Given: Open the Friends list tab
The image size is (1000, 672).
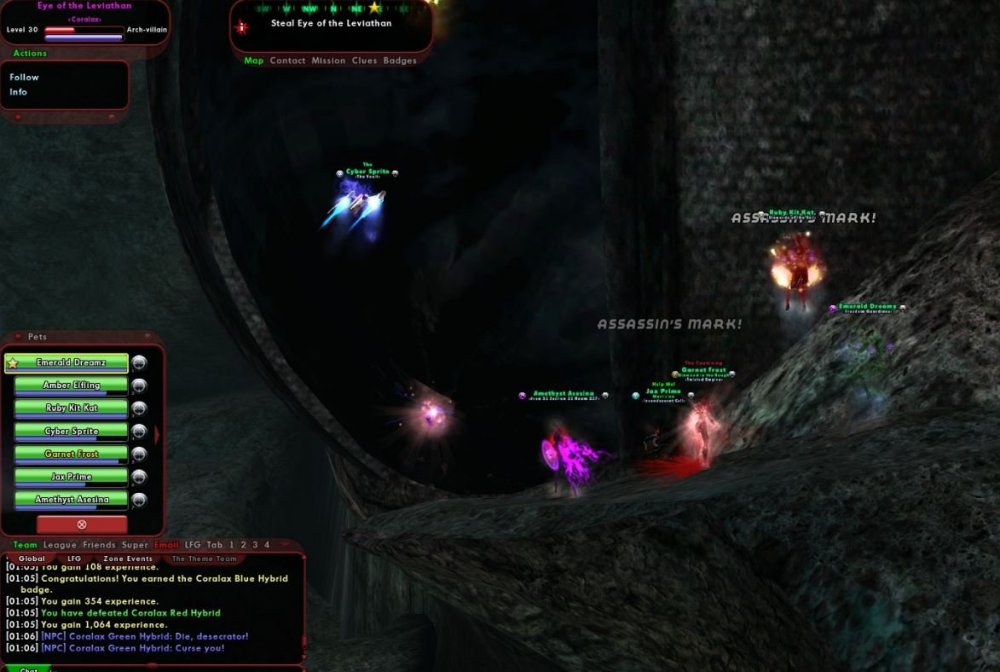Looking at the screenshot, I should pyautogui.click(x=99, y=545).
